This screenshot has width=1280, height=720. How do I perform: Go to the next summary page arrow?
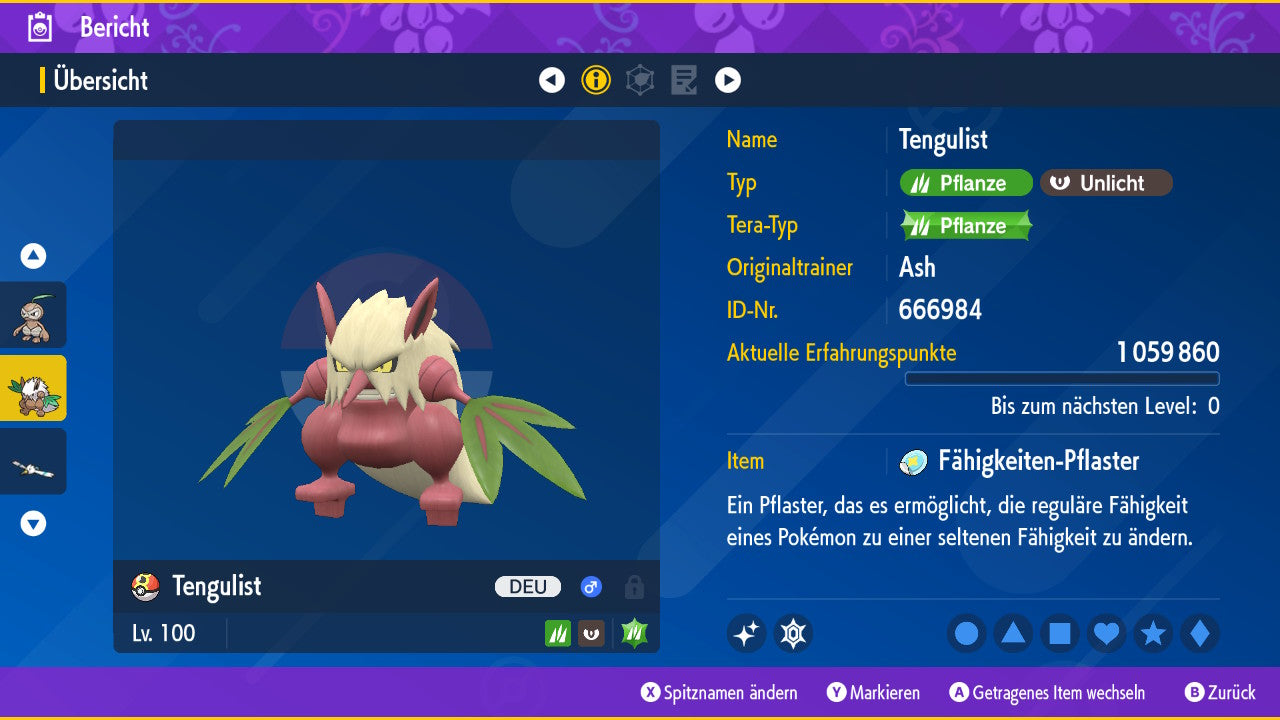coord(728,80)
